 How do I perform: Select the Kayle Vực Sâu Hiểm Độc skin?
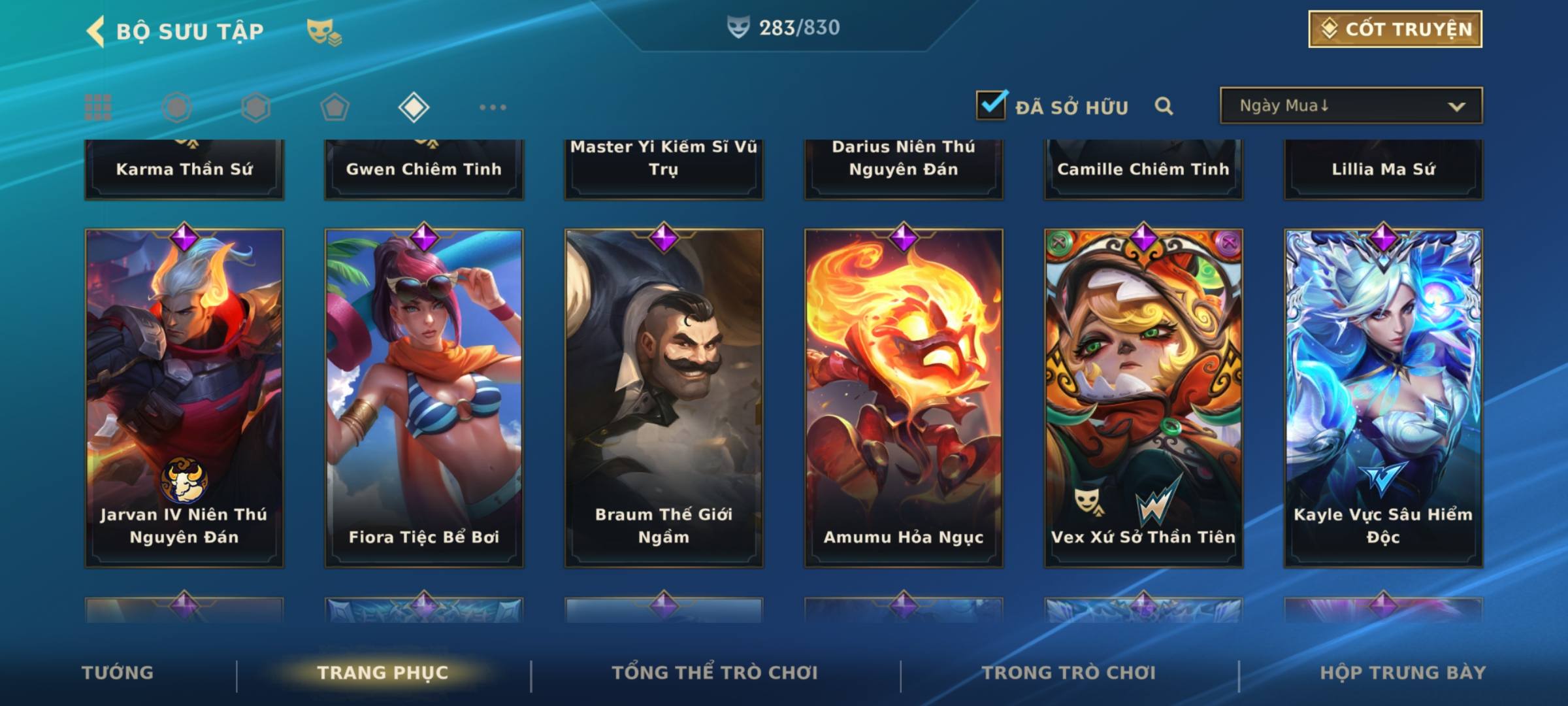[x=1383, y=397]
